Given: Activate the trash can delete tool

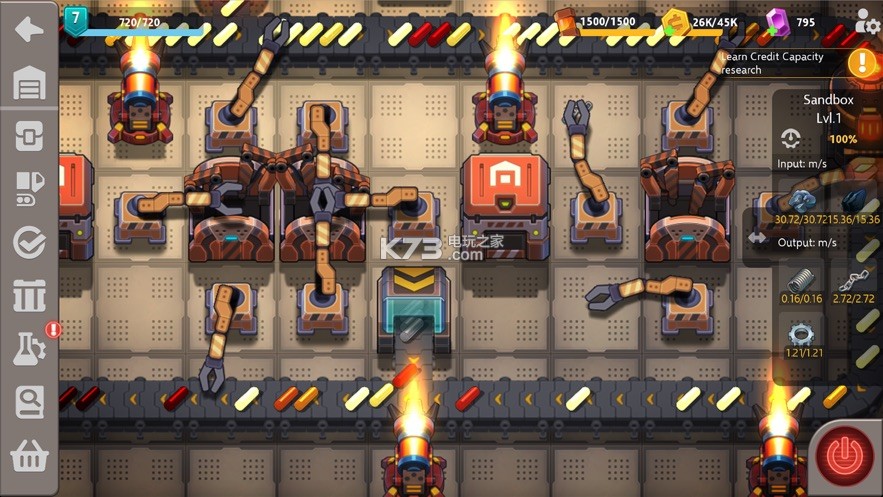Looking at the screenshot, I should [x=29, y=296].
